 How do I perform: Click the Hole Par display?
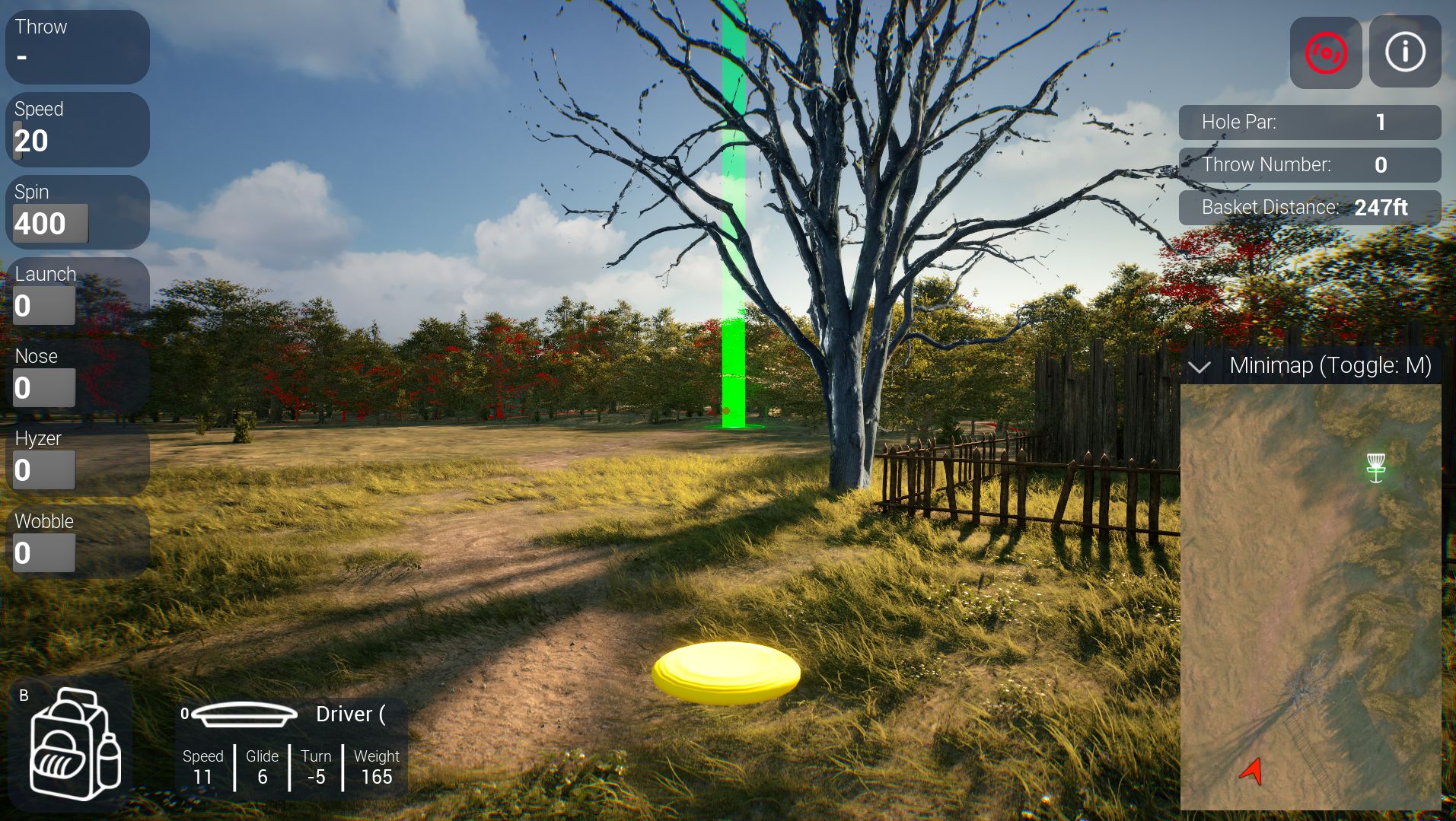(x=1309, y=122)
